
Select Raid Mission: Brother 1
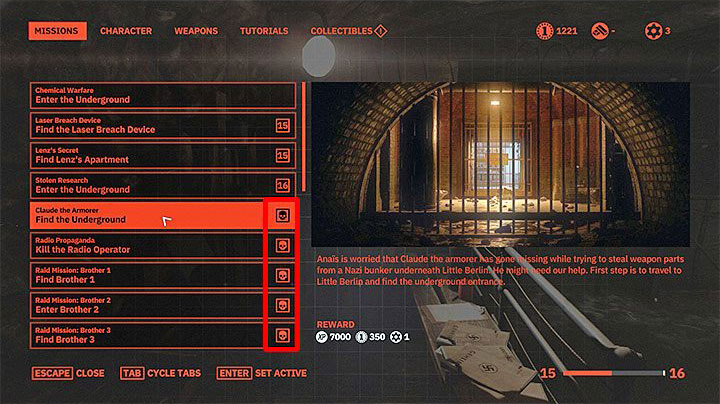[150, 275]
